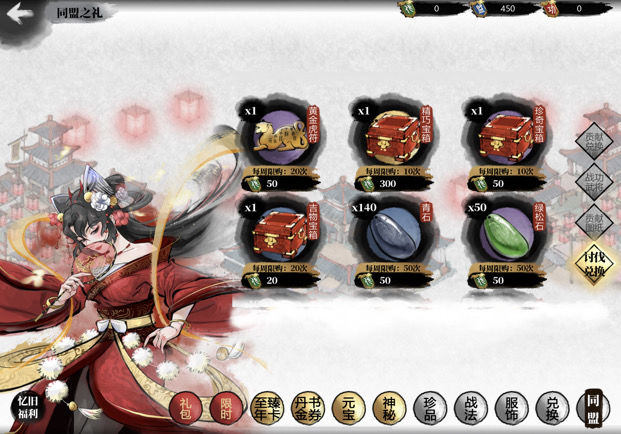Open the 忆旧福利 button
Image resolution: width=621 pixels, height=434 pixels.
click(25, 408)
